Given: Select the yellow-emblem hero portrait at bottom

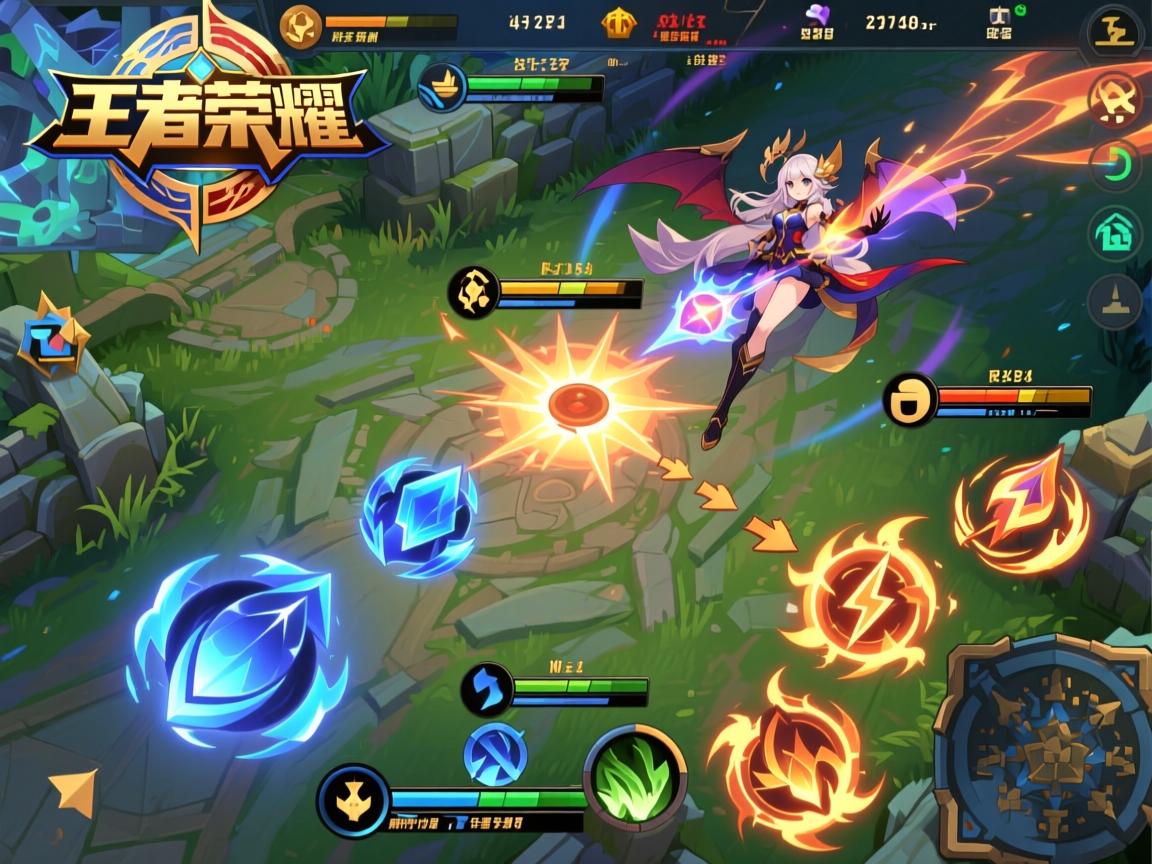Looking at the screenshot, I should [353, 800].
